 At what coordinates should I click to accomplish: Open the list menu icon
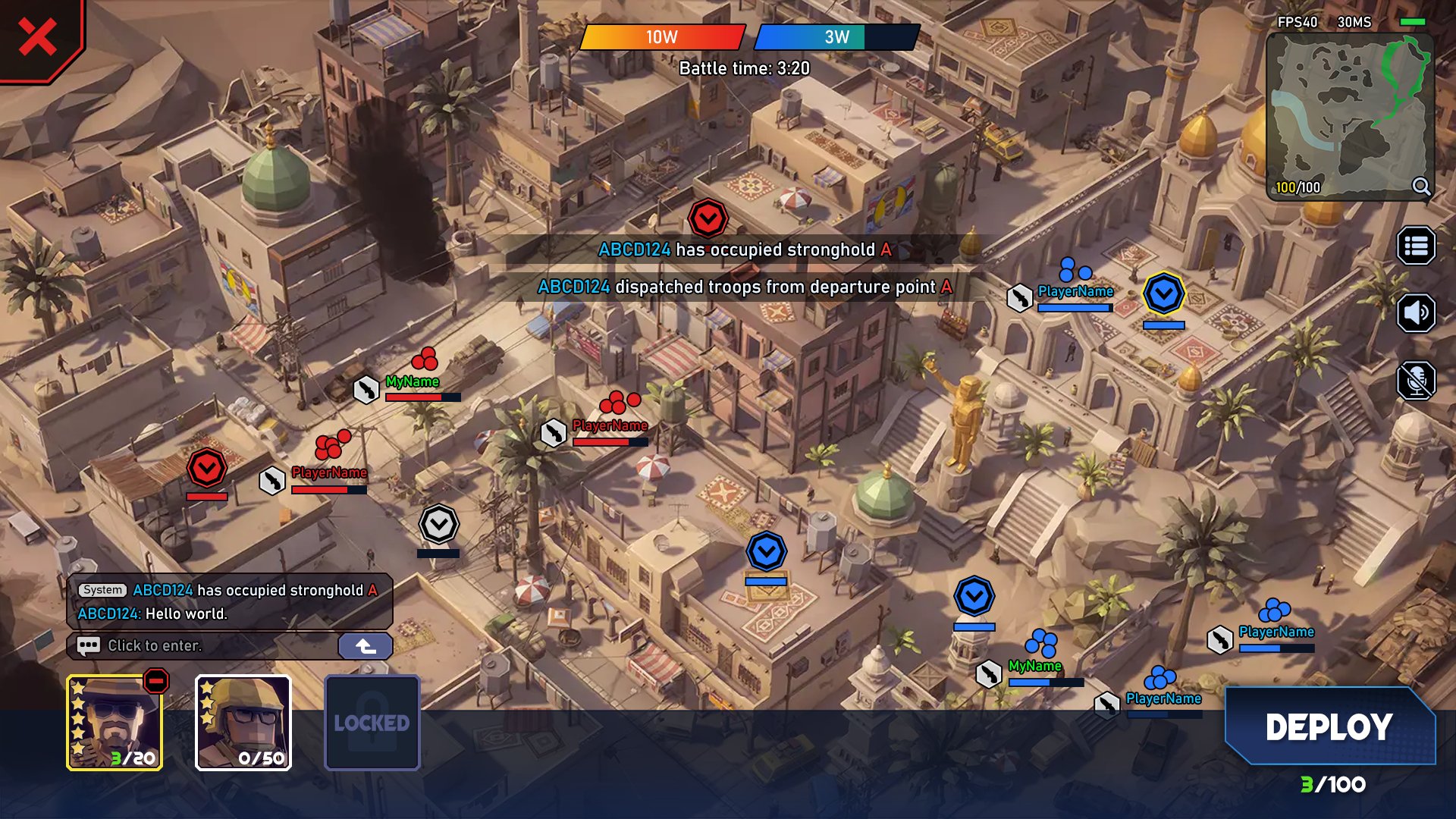tap(1416, 246)
